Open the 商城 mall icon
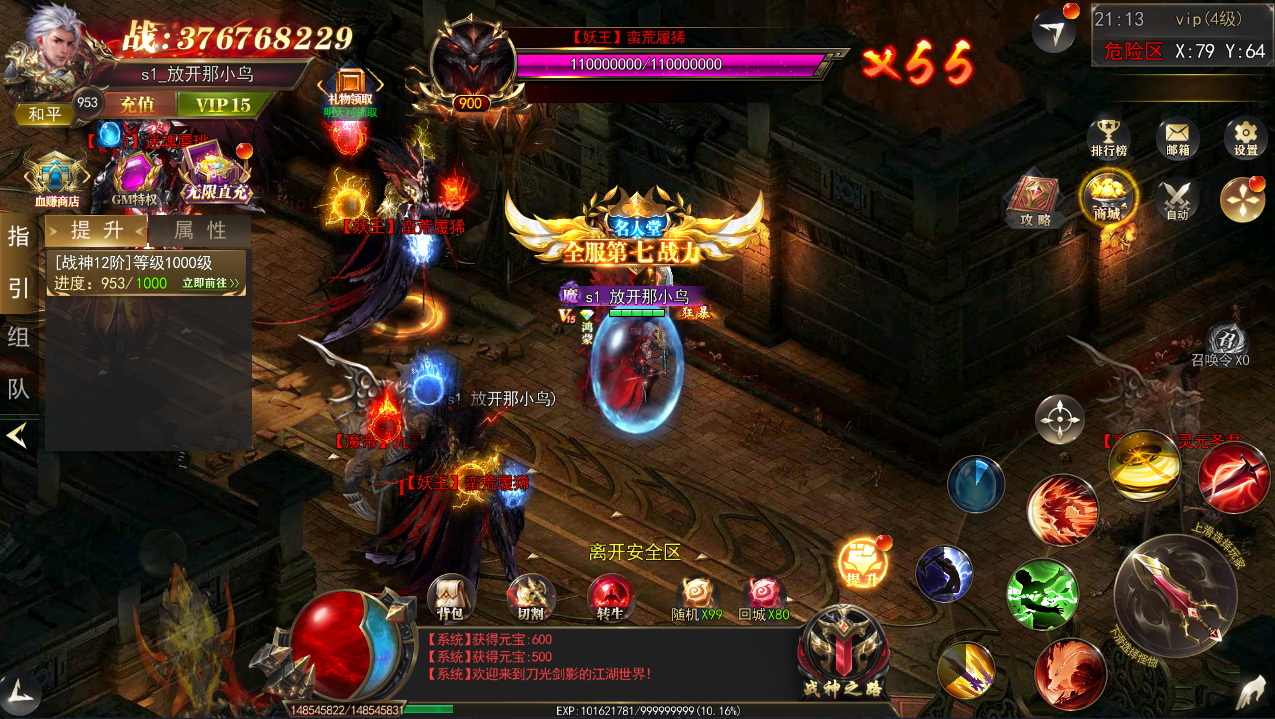This screenshot has height=719, width=1275. tap(1107, 196)
